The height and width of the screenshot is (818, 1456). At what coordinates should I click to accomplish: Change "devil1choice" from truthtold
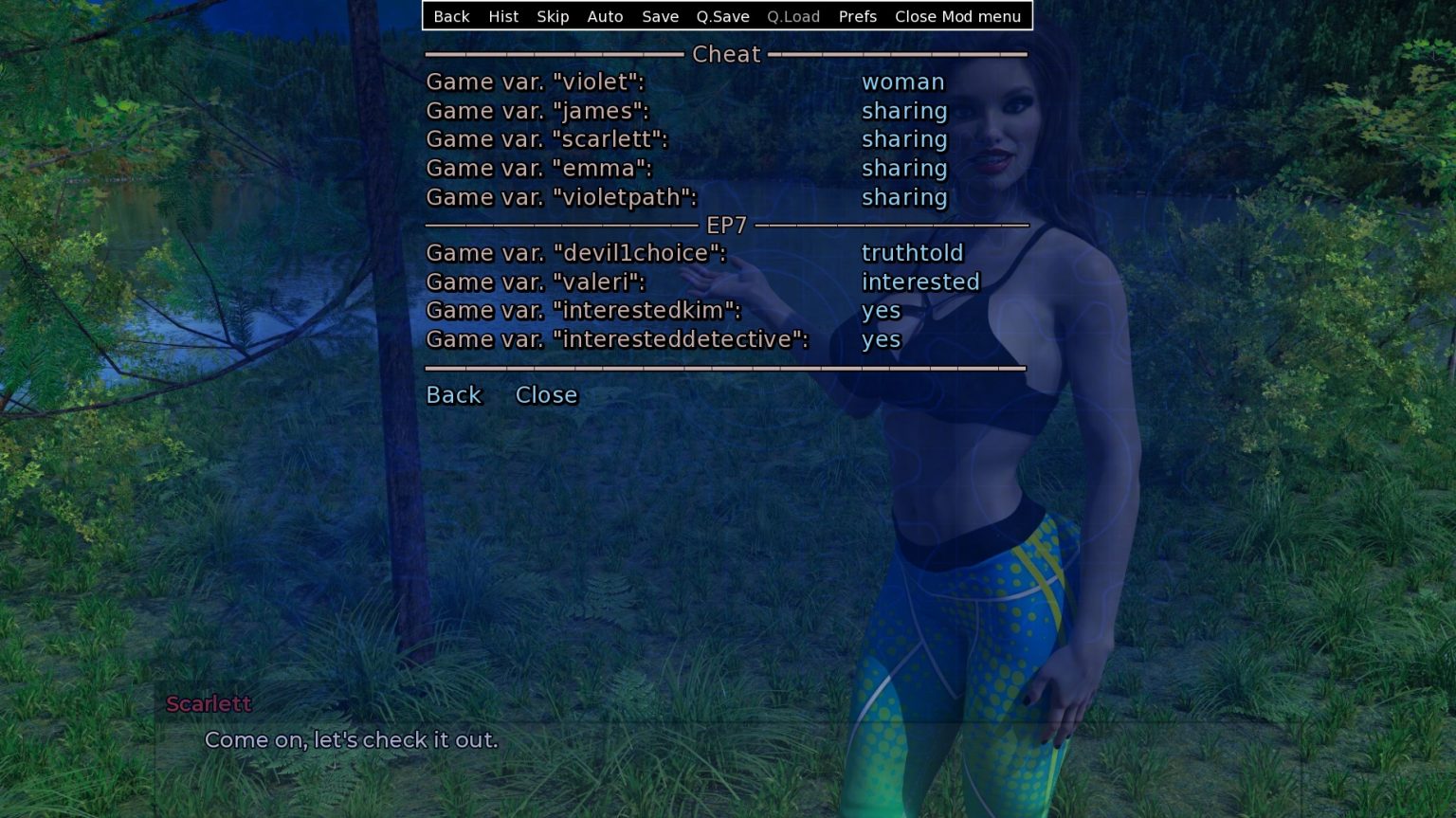pos(913,253)
